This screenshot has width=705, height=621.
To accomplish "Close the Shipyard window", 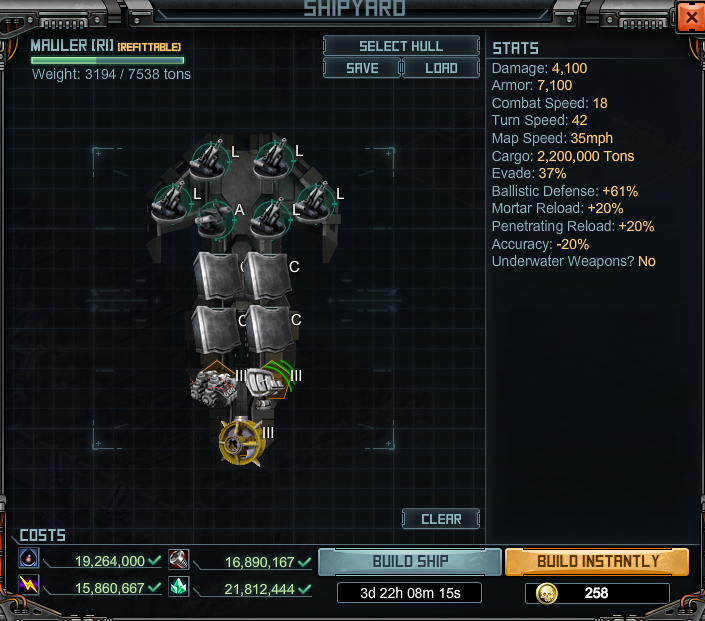I will pos(689,18).
